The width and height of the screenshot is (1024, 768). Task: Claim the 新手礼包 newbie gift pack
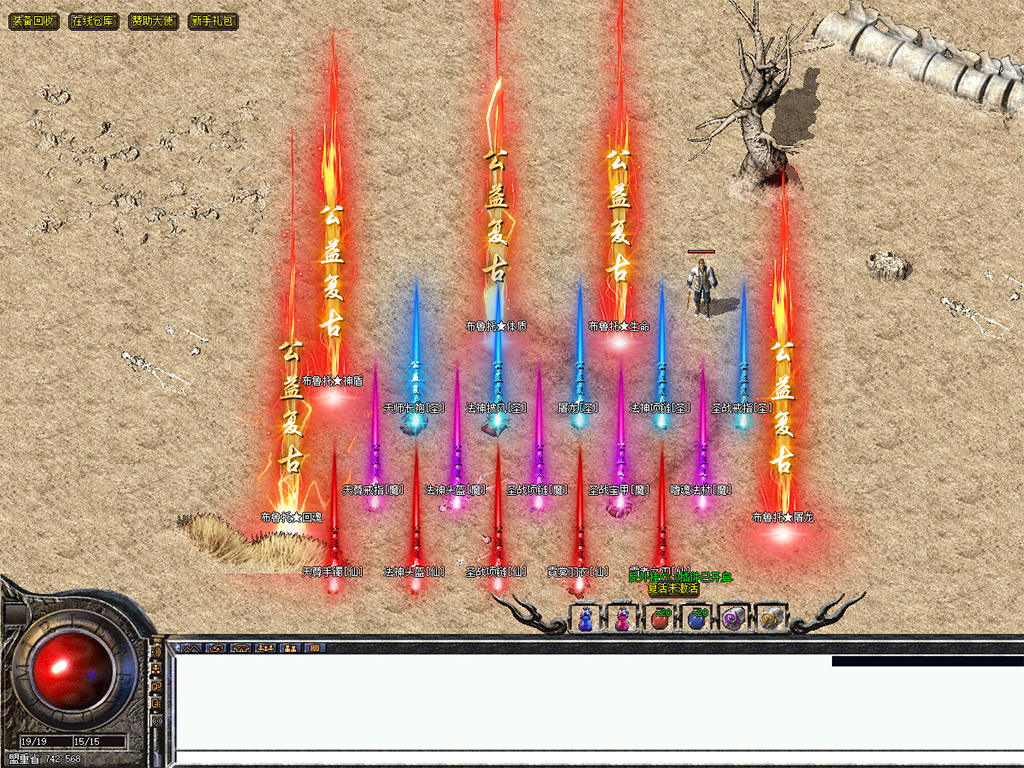(213, 21)
